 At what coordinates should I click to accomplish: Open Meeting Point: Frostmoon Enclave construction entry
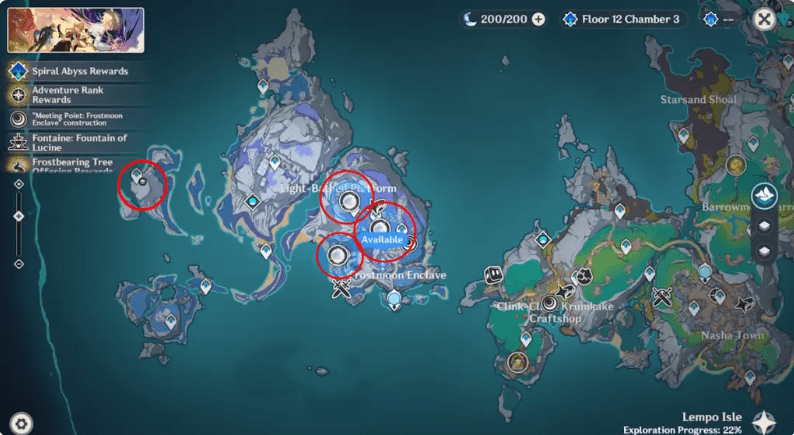[x=75, y=119]
